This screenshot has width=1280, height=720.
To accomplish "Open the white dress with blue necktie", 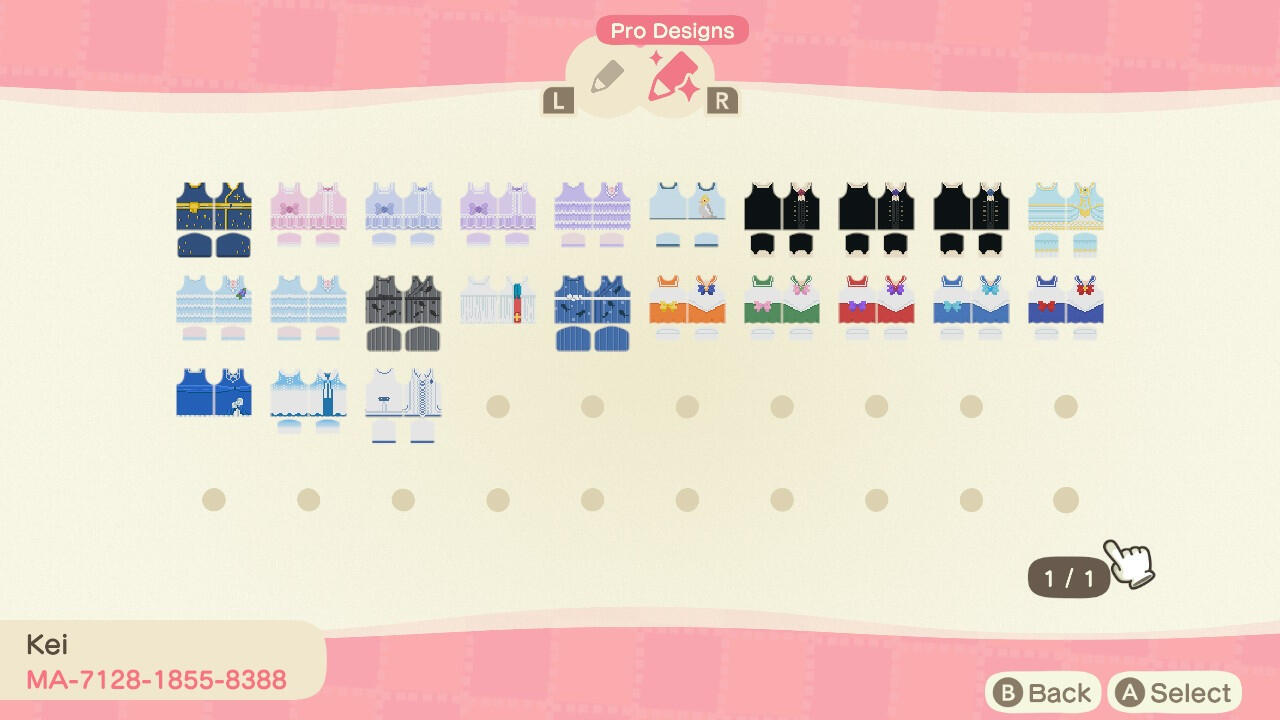I will pyautogui.click(x=308, y=400).
